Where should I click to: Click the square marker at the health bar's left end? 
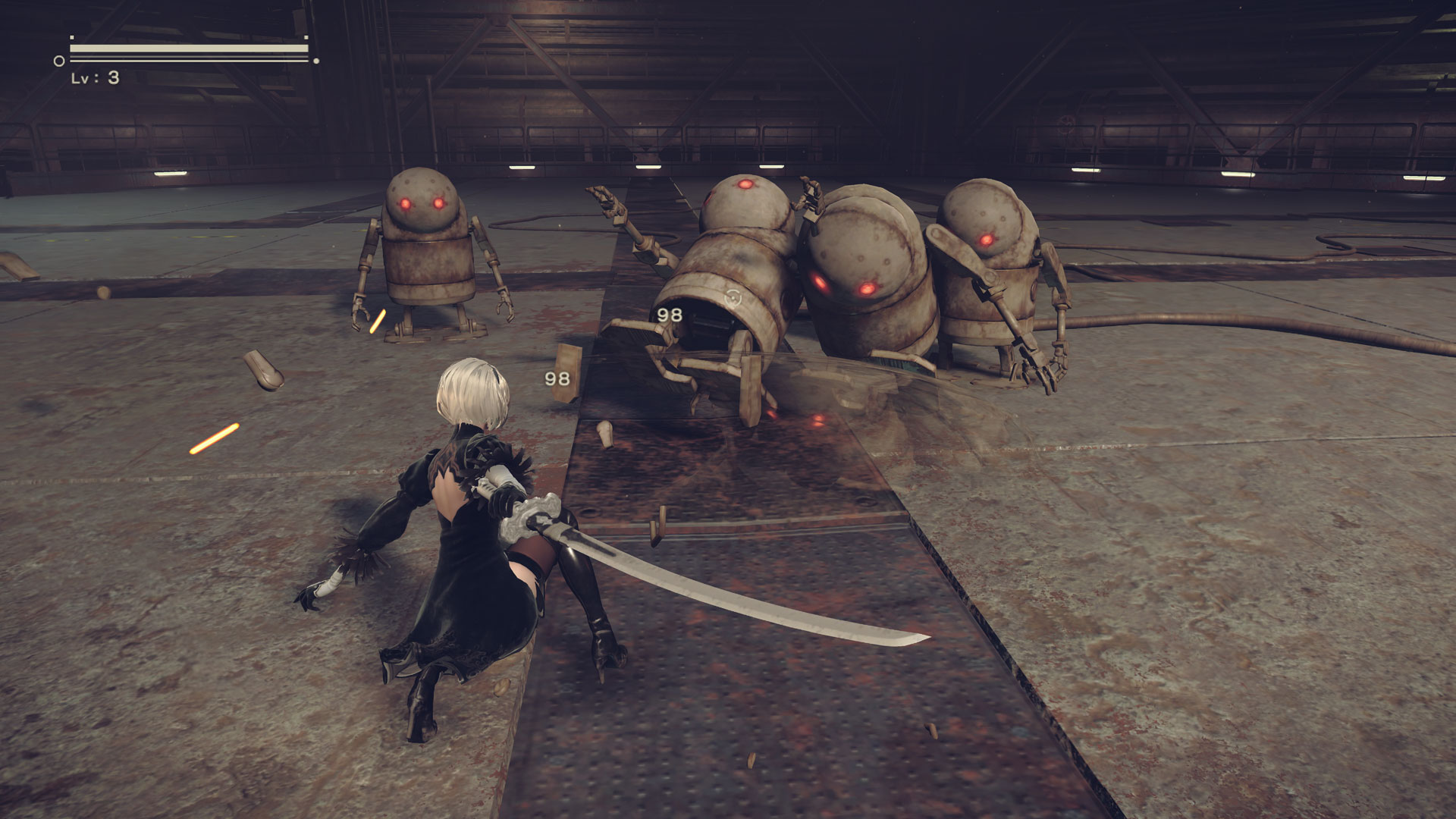pos(72,36)
